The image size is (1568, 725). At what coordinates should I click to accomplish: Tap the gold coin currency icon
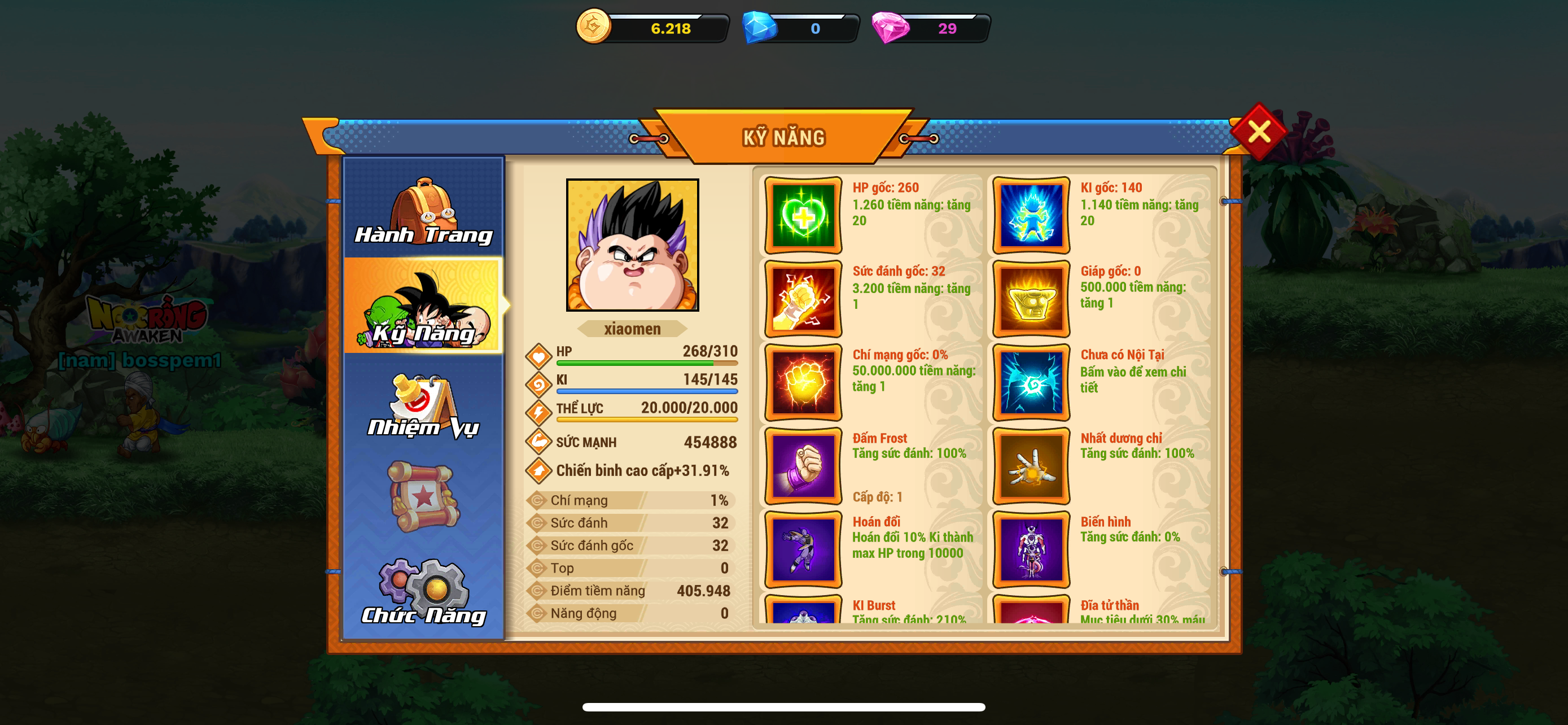point(593,27)
